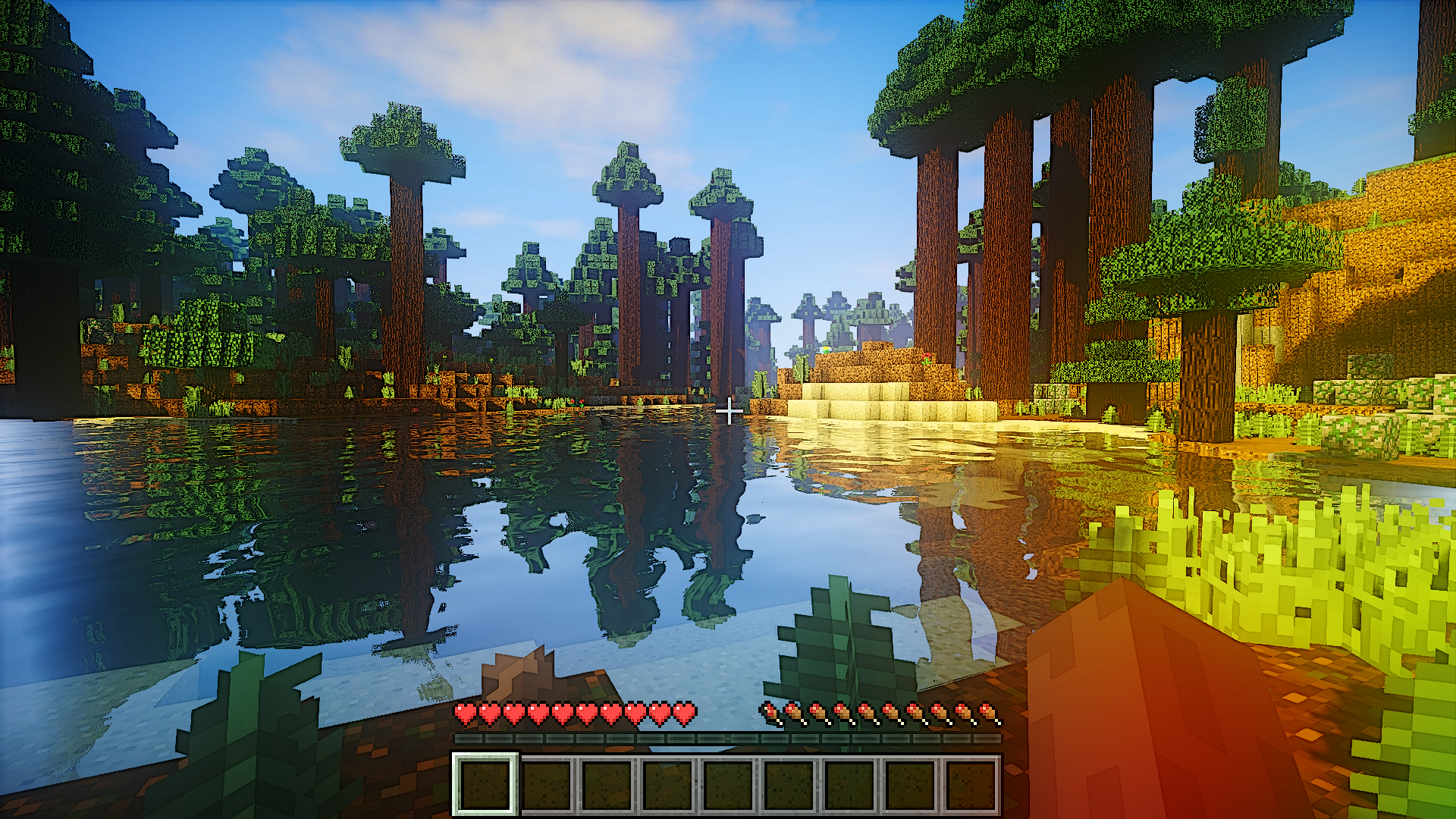The width and height of the screenshot is (1456, 819).
Task: Select the highlighted hotbar slot
Action: point(485,785)
